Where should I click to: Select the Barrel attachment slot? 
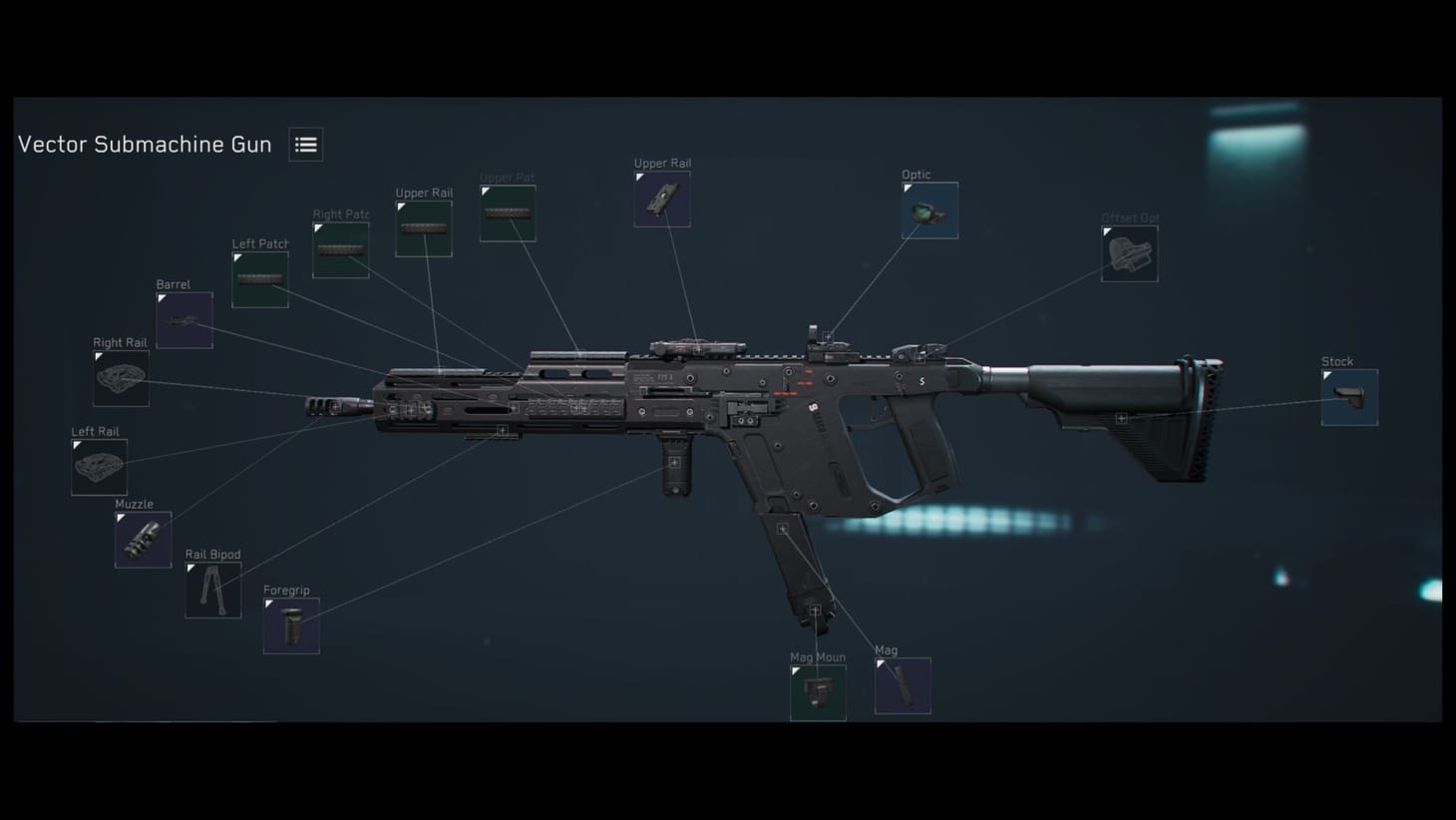pos(184,319)
